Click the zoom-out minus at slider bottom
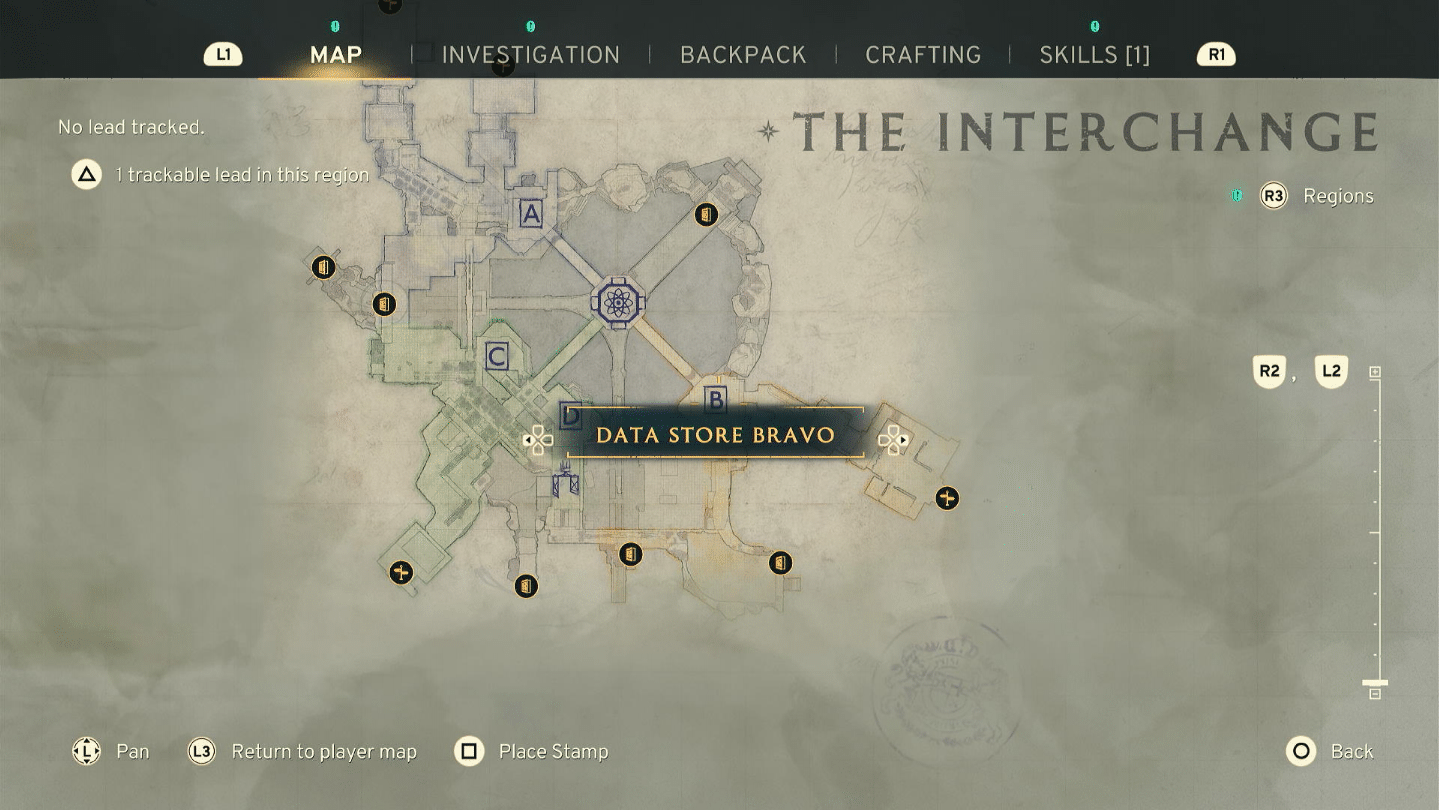The height and width of the screenshot is (810, 1440). point(1375,693)
